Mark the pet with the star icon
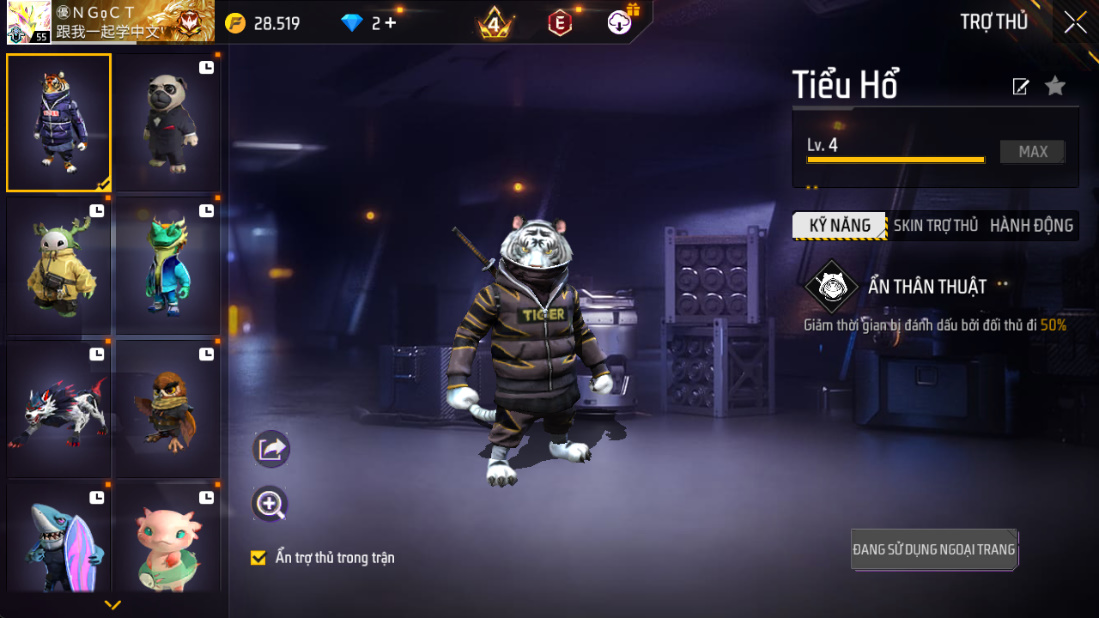This screenshot has width=1099, height=618. [x=1055, y=86]
